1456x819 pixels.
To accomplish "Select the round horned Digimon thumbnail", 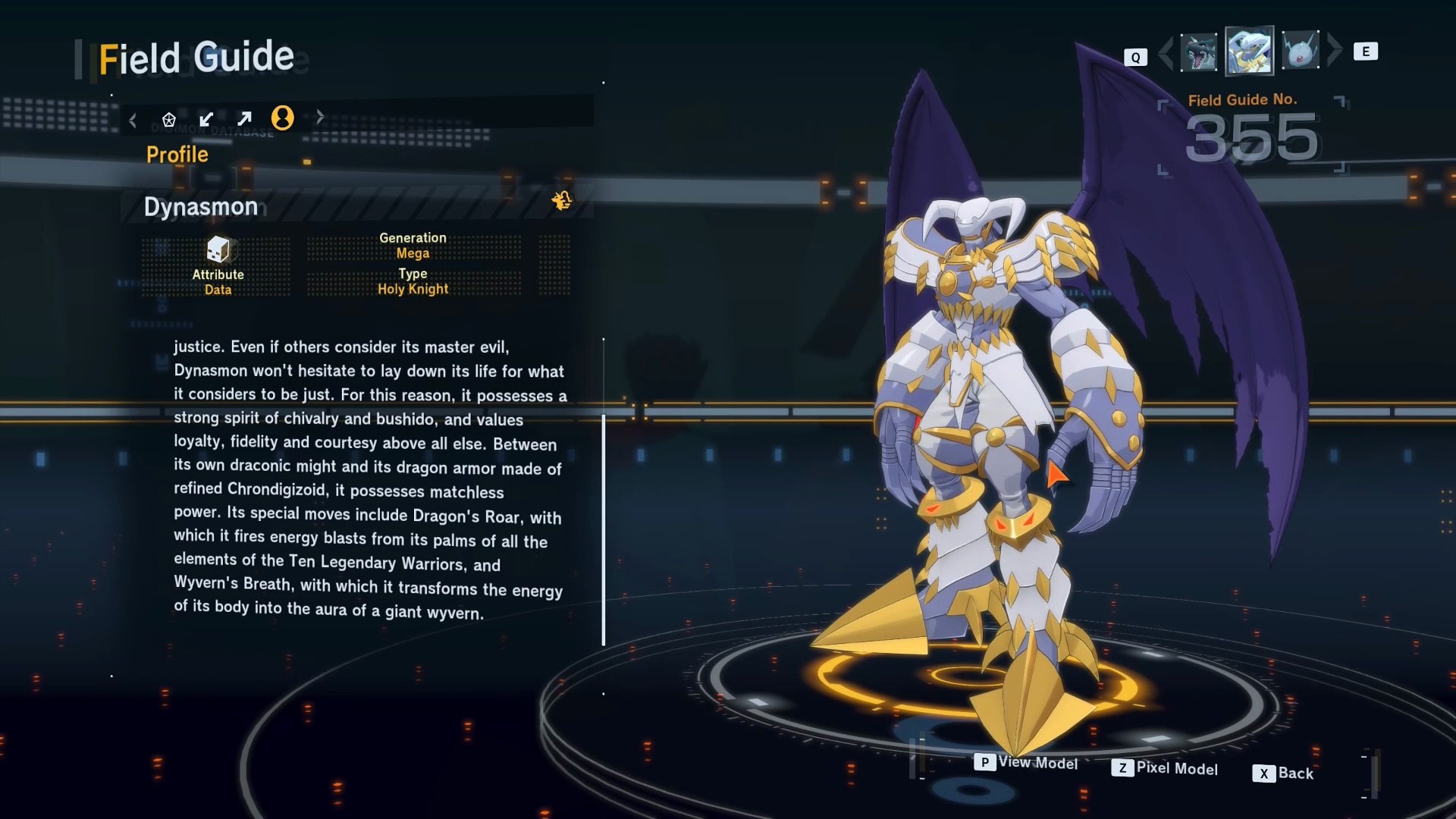I will click(1301, 51).
